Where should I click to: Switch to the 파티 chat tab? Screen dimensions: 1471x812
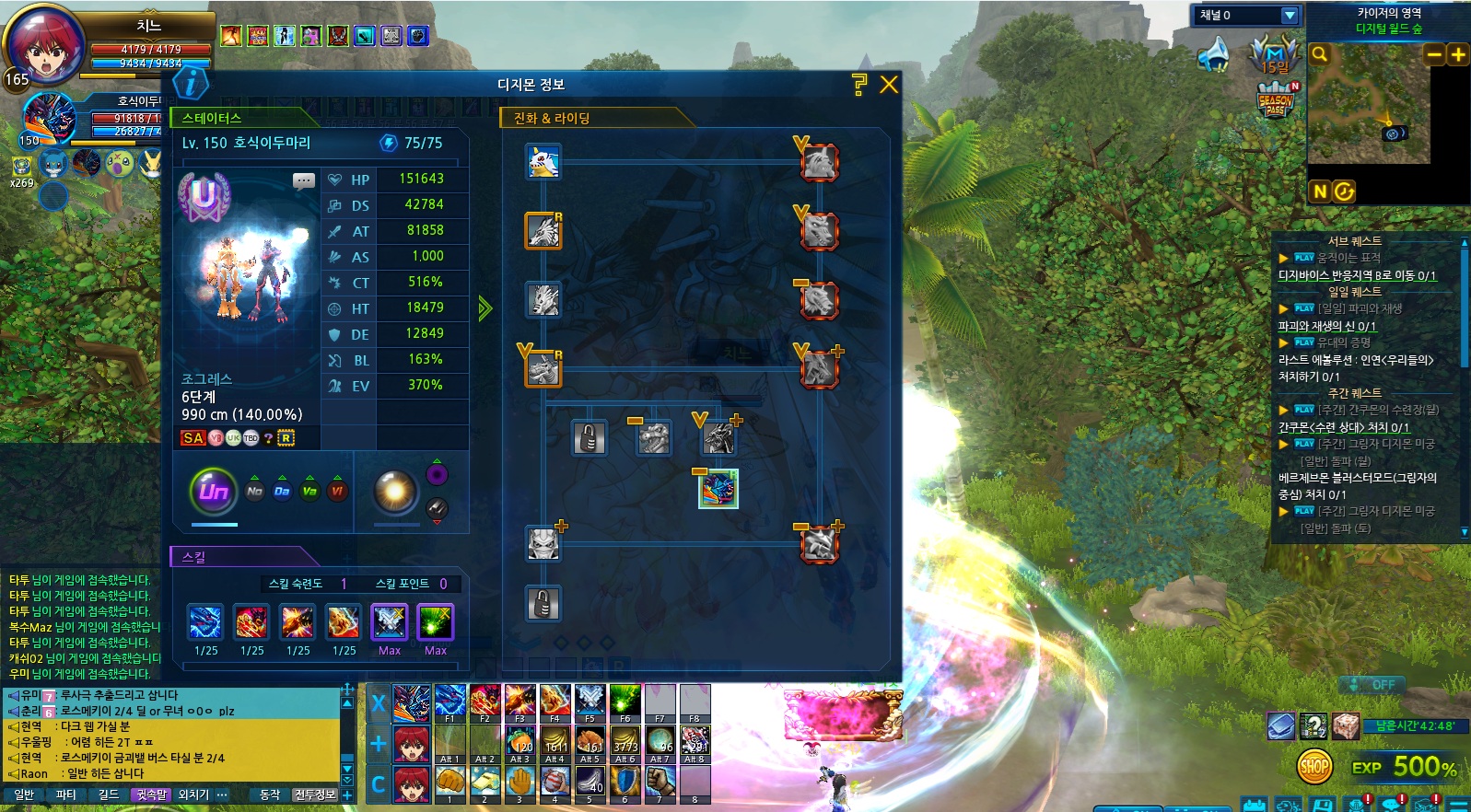tap(66, 795)
